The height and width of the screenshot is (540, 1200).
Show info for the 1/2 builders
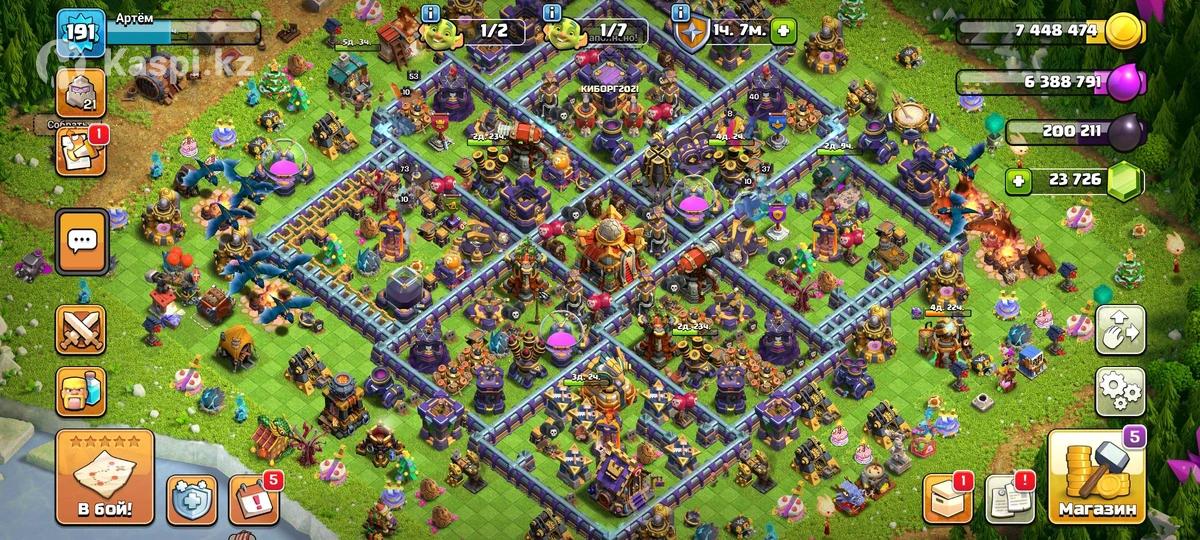431,13
